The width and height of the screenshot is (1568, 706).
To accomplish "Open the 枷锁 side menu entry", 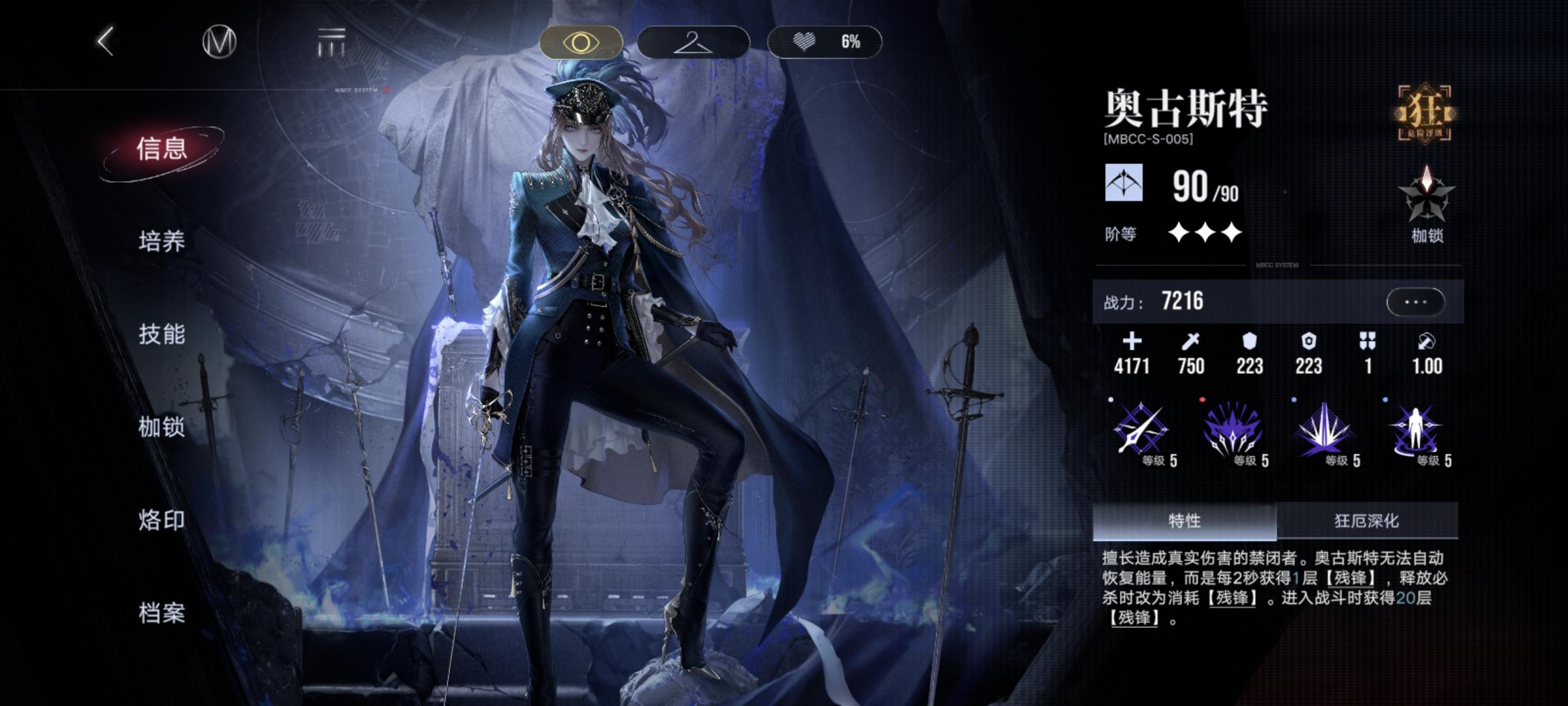I will click(x=161, y=428).
